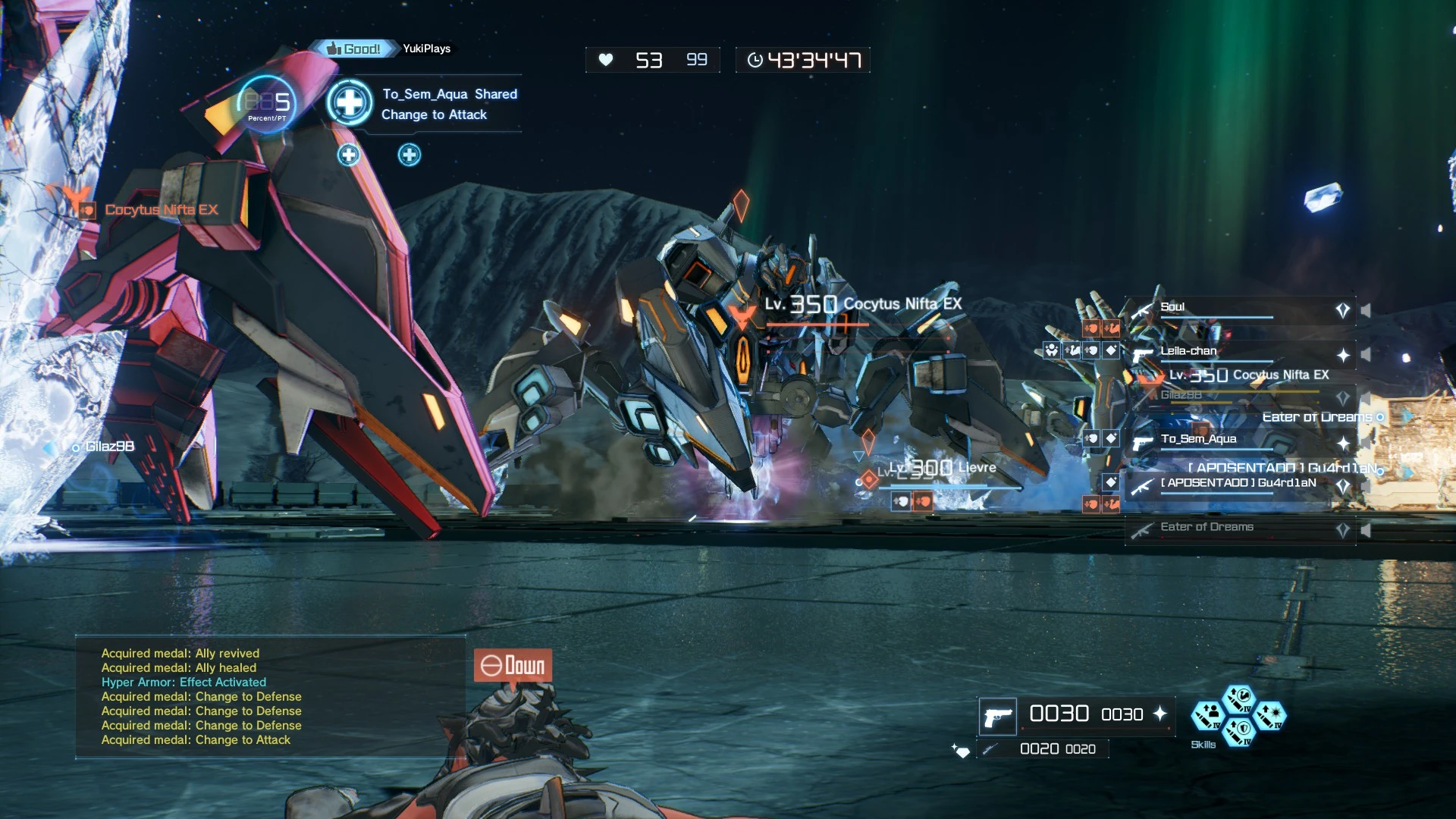1456x819 pixels.
Task: Open the acquired medal log panel
Action: pos(271,697)
